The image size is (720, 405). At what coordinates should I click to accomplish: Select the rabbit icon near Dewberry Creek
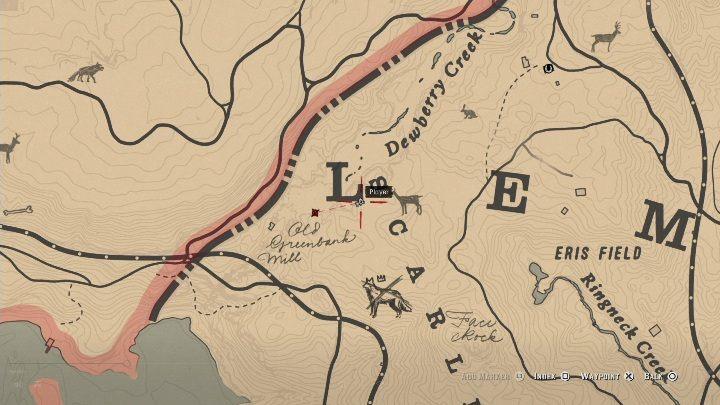pos(468,111)
